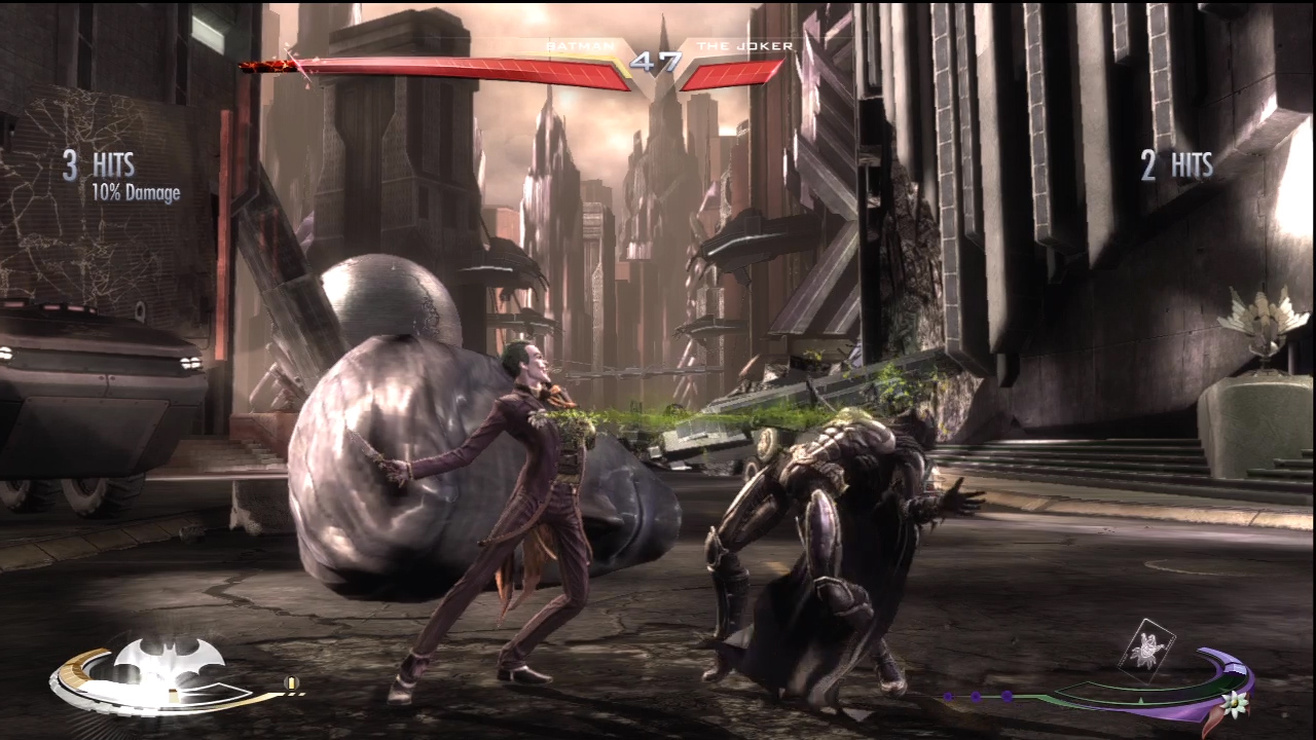Select the Joker's playing card trait icon
This screenshot has height=740, width=1316.
point(1146,650)
